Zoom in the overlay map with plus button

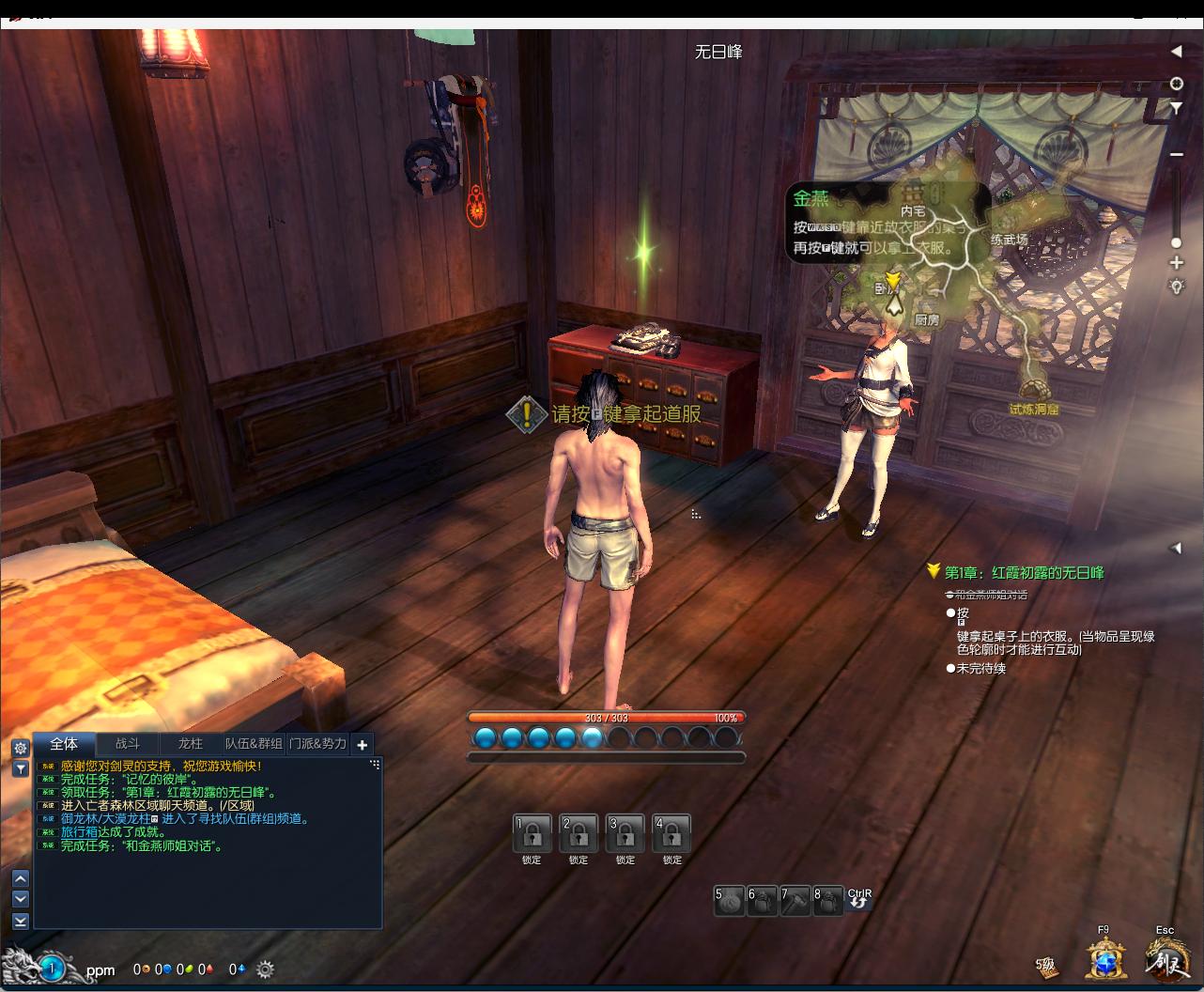pos(1176,263)
